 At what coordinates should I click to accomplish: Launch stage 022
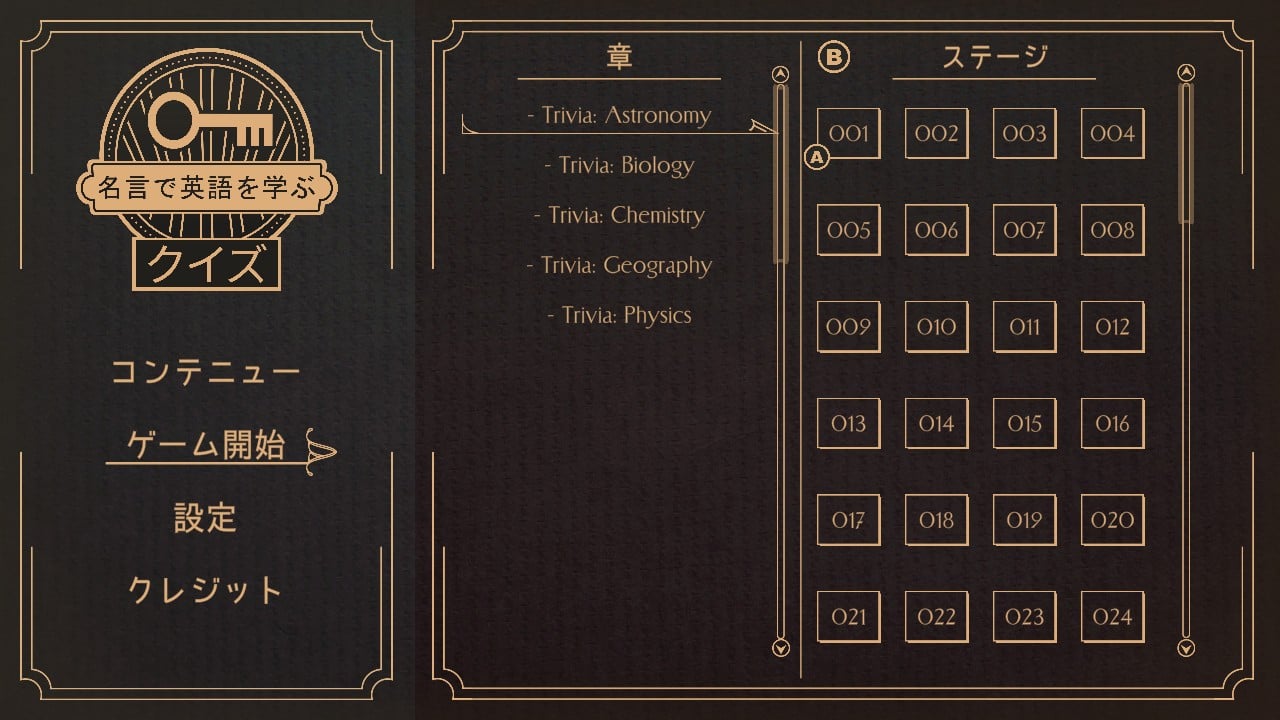(936, 616)
